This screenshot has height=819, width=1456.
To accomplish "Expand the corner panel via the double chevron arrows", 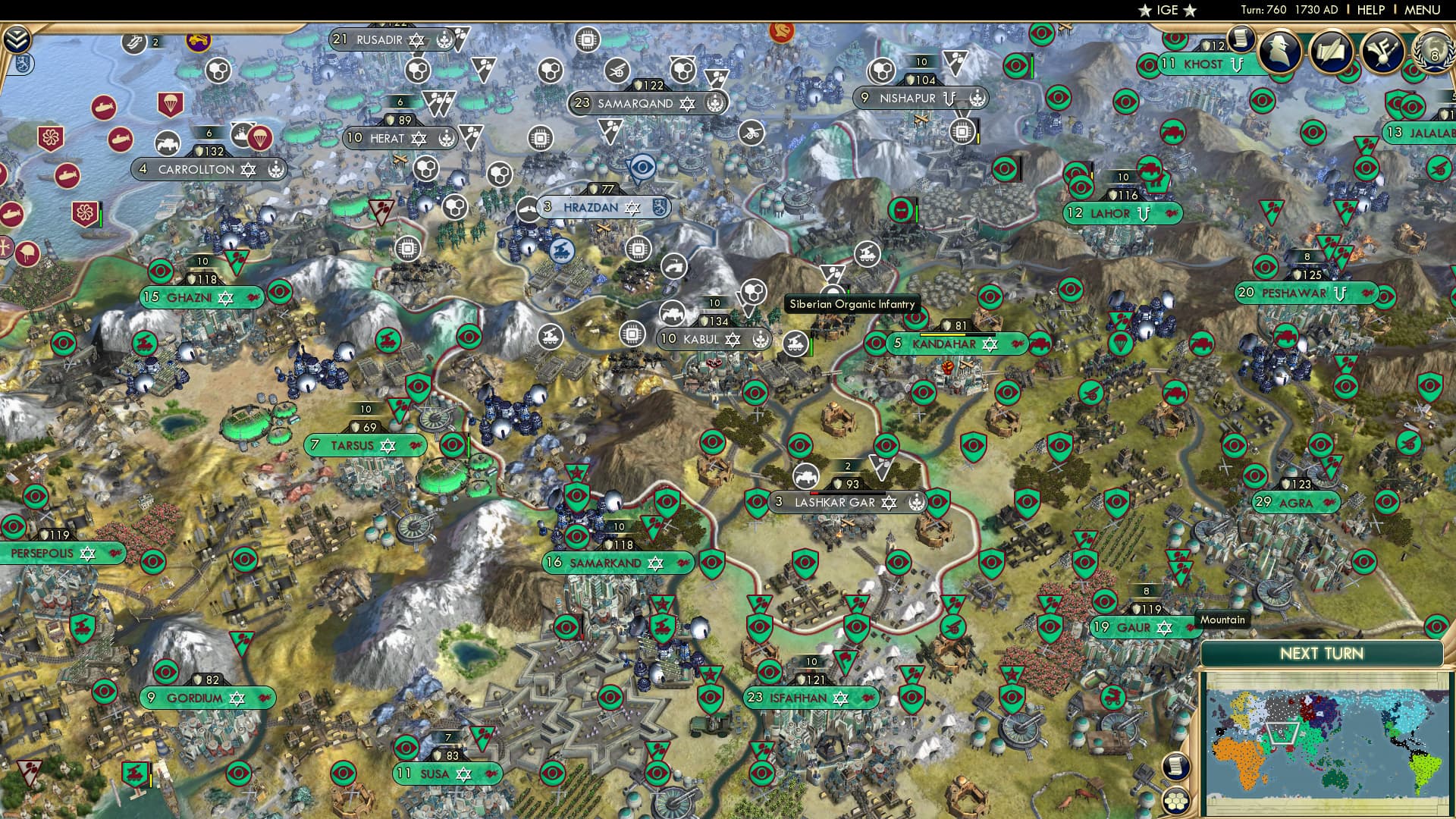I will pyautogui.click(x=17, y=39).
